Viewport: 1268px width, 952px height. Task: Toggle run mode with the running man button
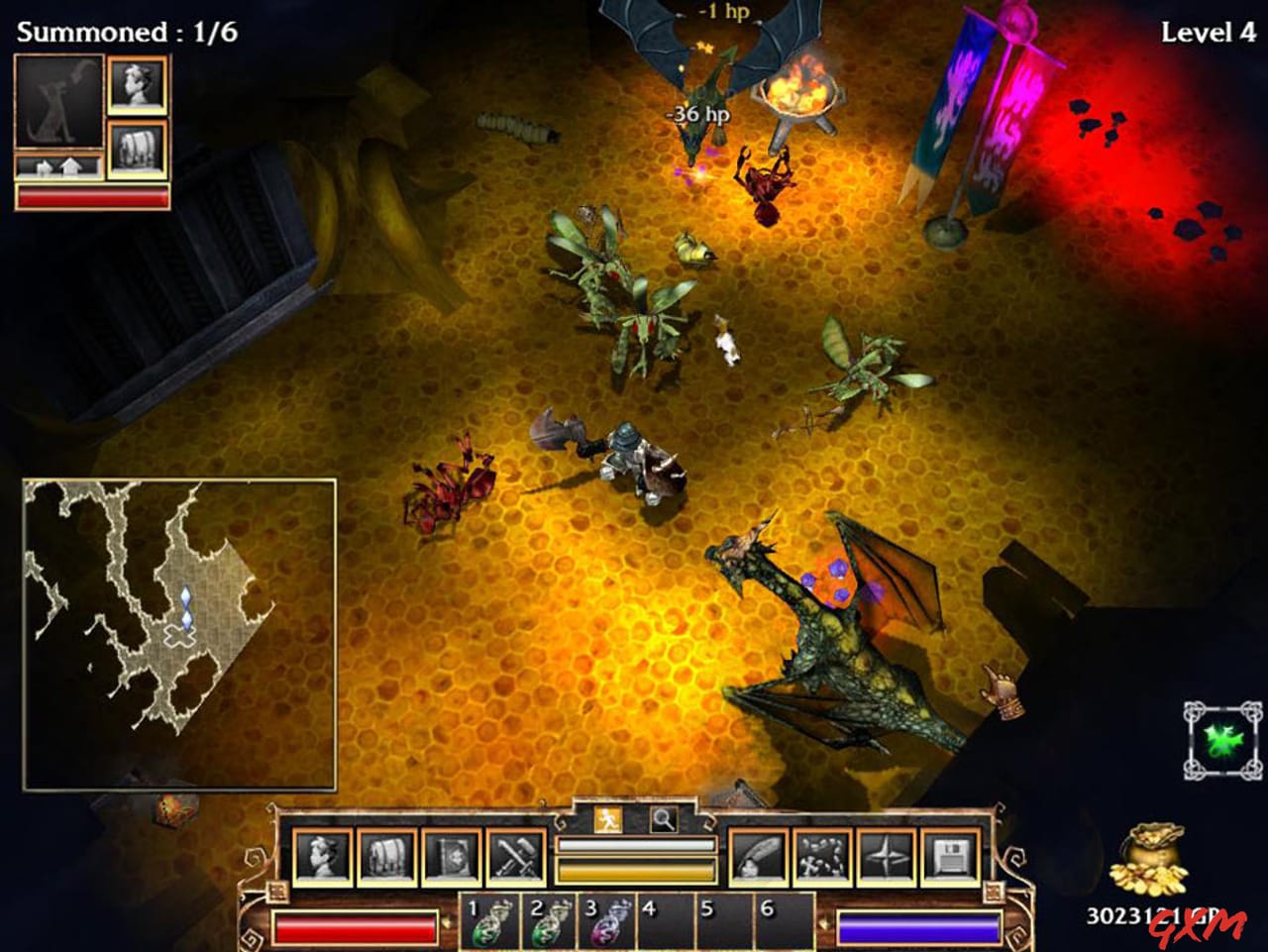[x=609, y=819]
